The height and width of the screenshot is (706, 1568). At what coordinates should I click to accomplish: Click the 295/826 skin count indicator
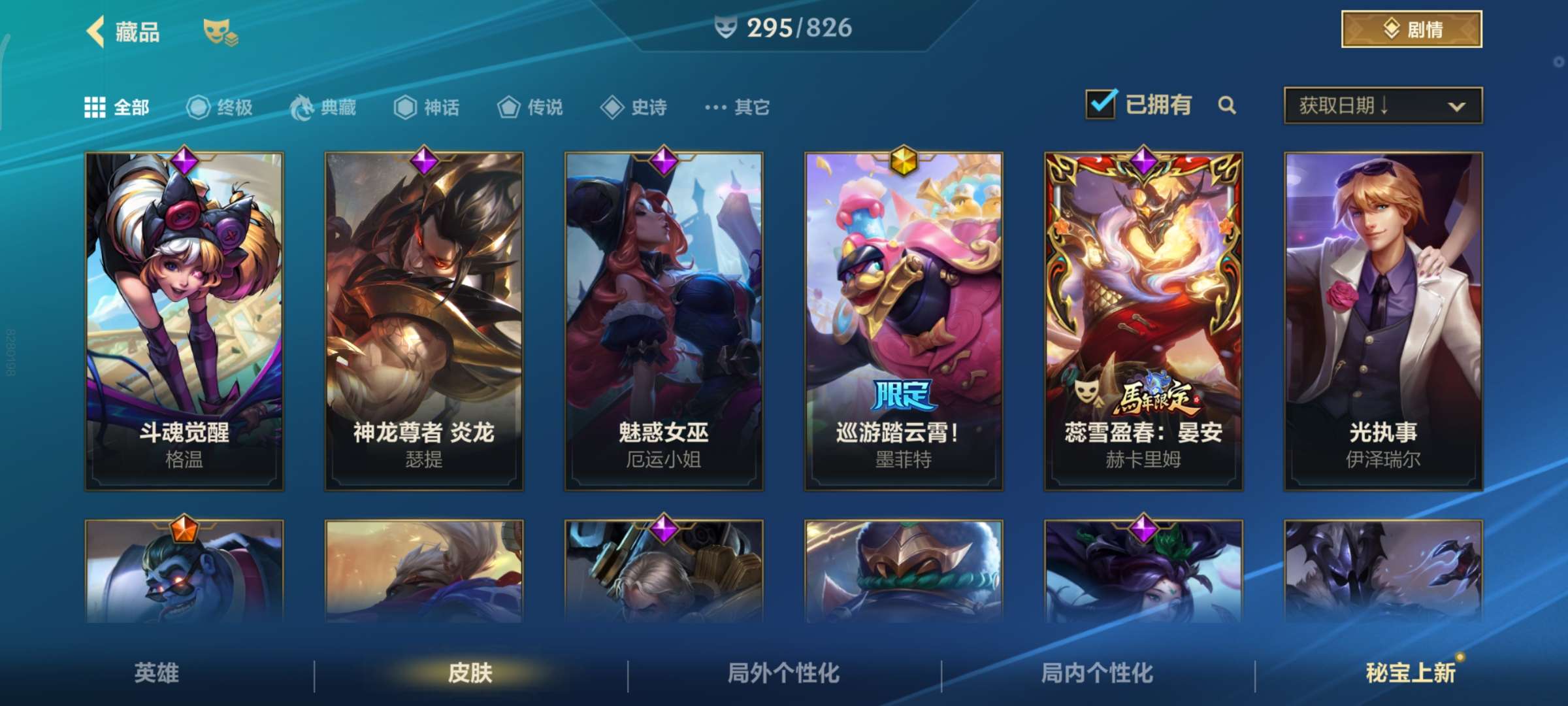(x=783, y=28)
